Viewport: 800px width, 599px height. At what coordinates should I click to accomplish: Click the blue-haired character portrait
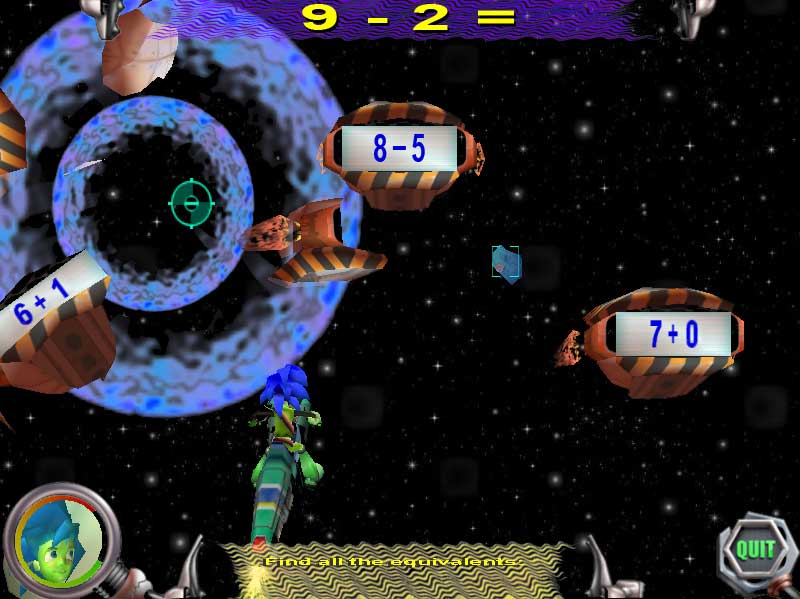coord(56,541)
